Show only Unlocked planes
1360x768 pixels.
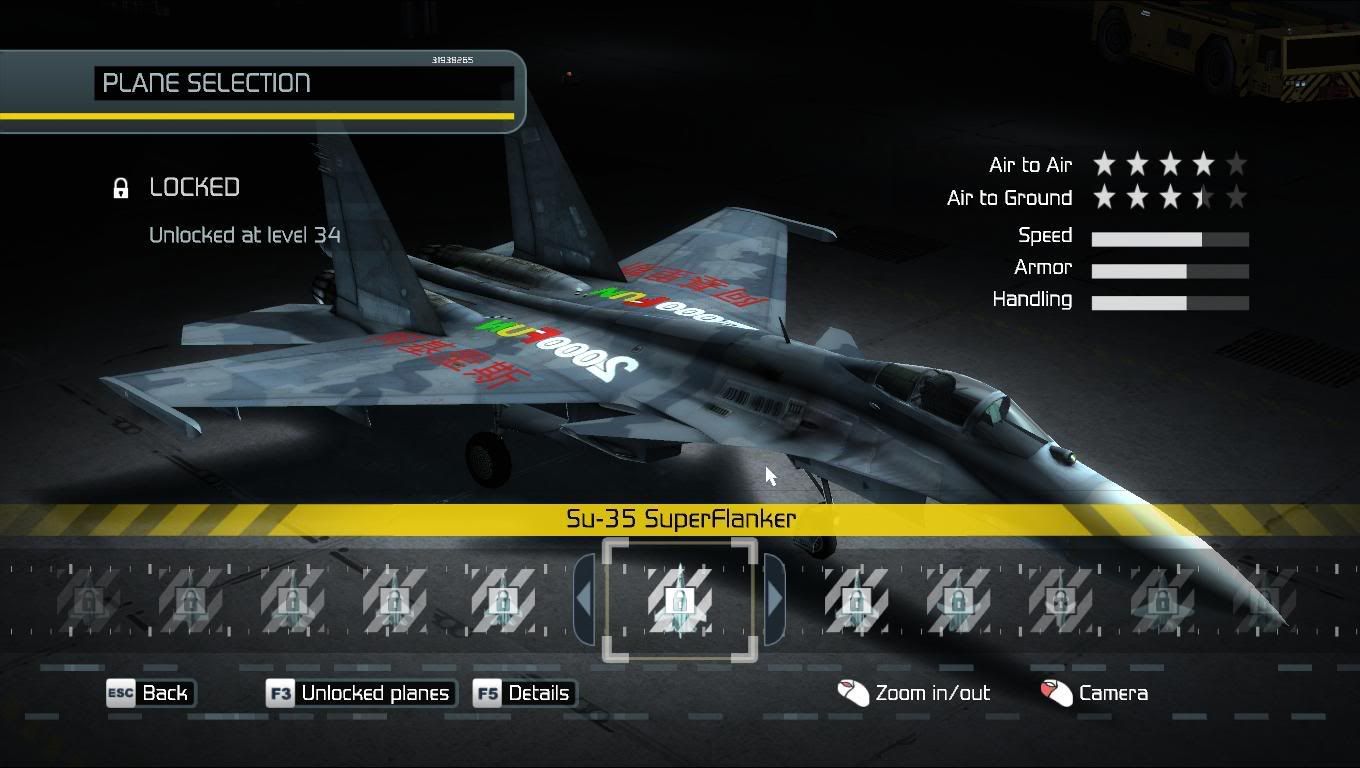coord(362,693)
